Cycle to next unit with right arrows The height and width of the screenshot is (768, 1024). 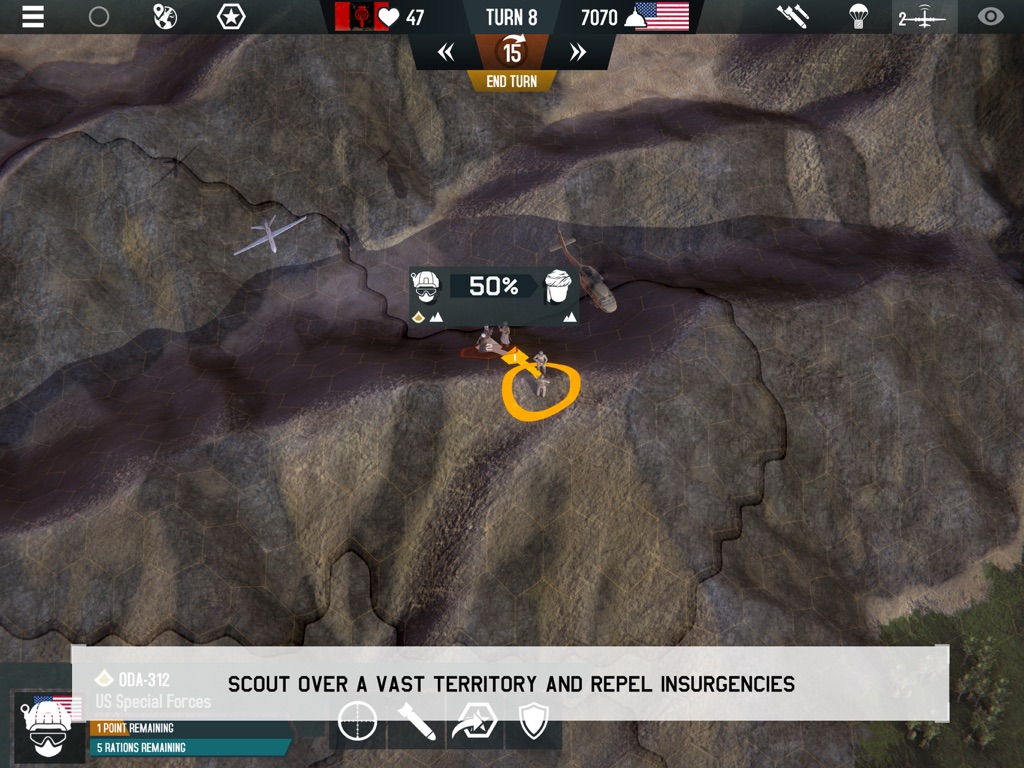point(577,53)
